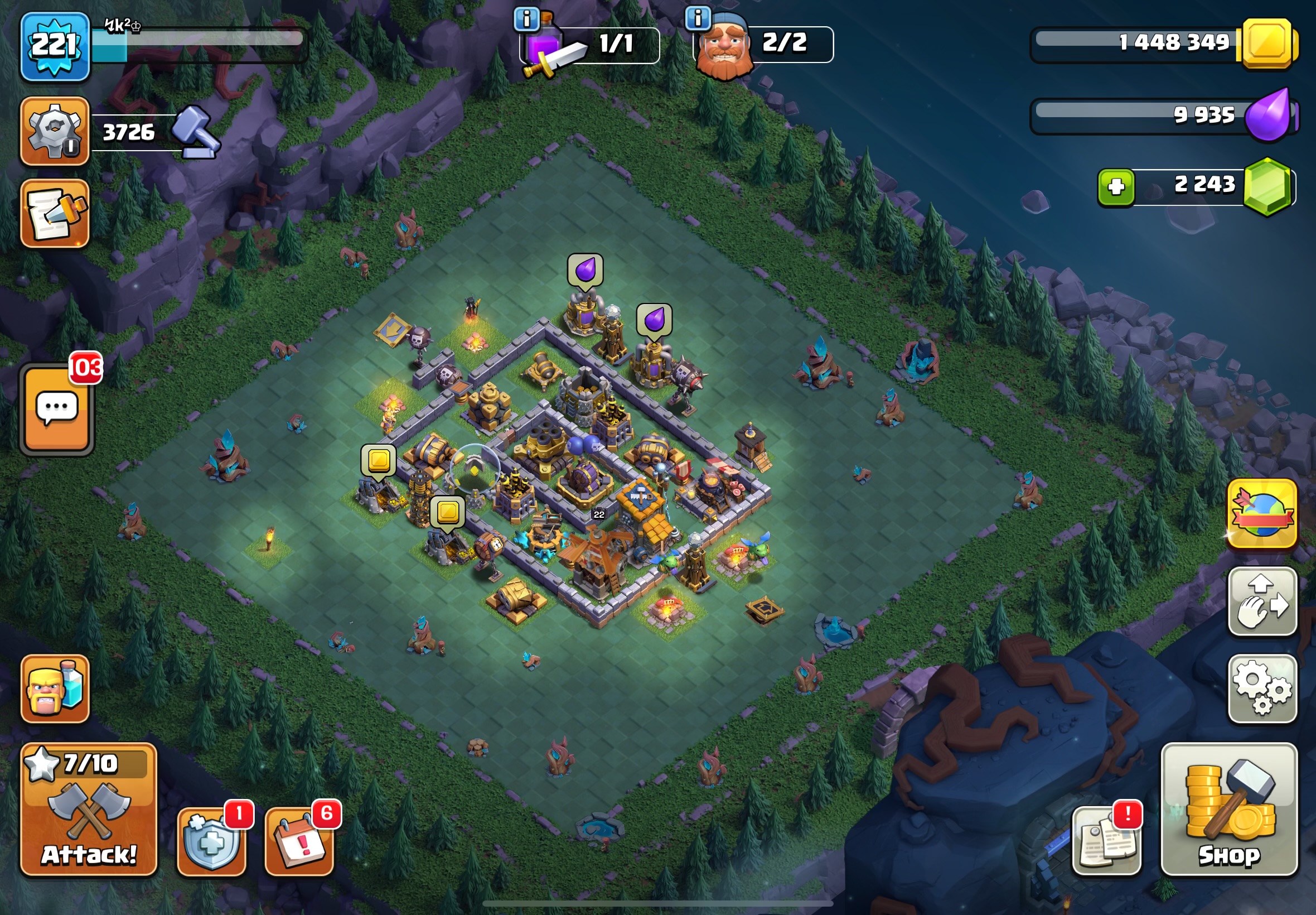
Task: Show builder info next to 2/2
Action: [x=698, y=18]
